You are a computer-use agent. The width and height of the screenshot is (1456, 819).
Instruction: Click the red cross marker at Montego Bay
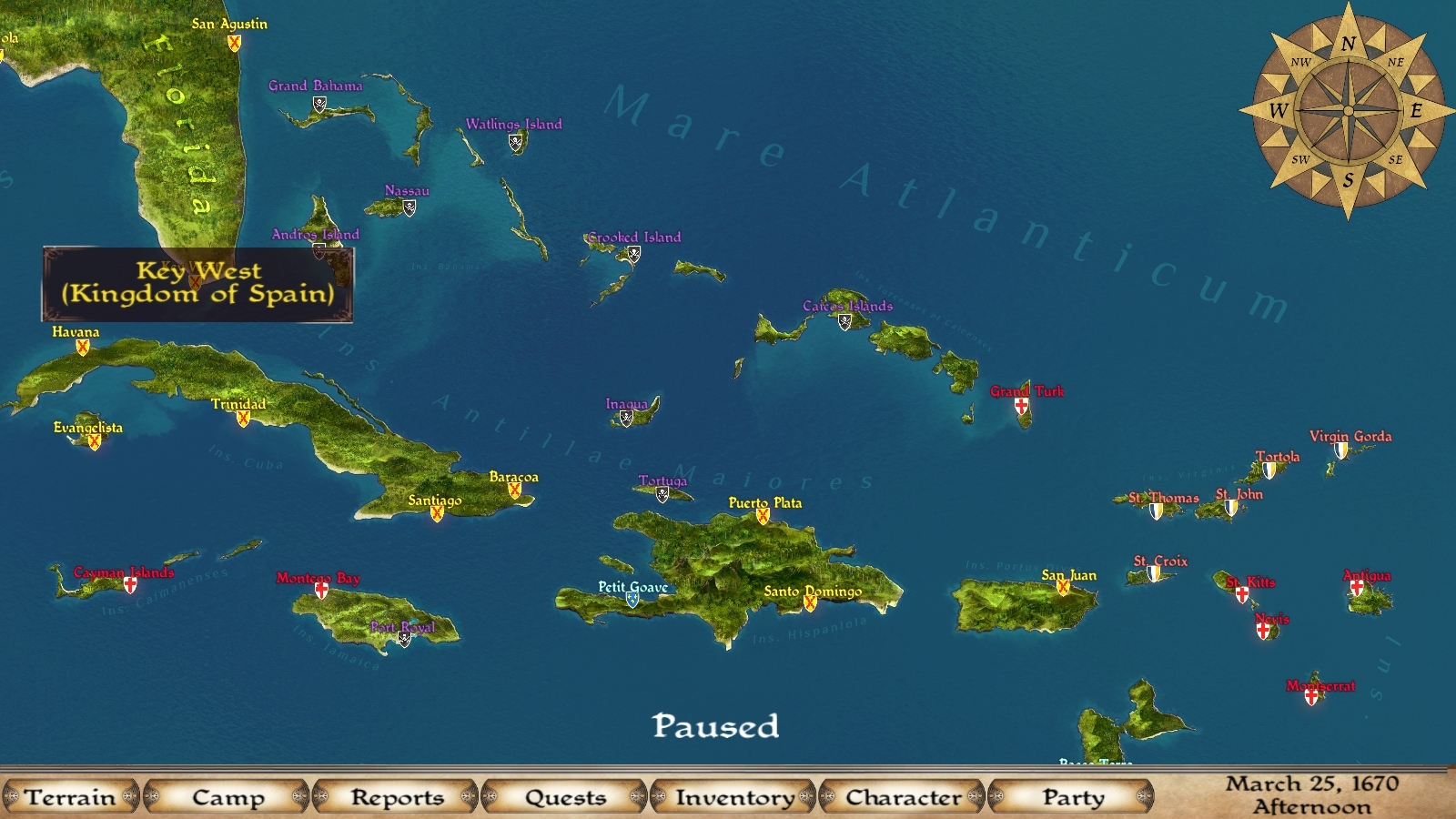pyautogui.click(x=318, y=591)
